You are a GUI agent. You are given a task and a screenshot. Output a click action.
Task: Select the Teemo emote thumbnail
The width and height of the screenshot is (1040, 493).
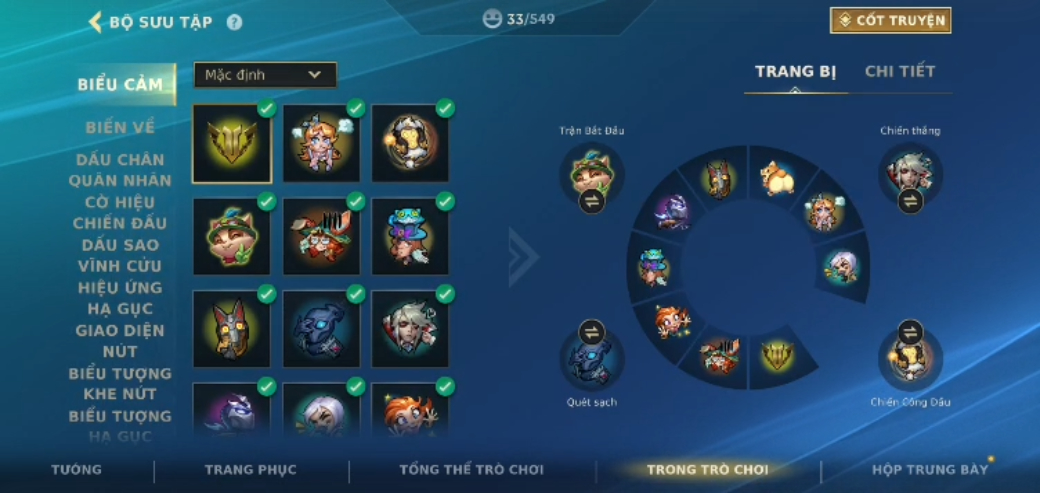[x=231, y=236]
